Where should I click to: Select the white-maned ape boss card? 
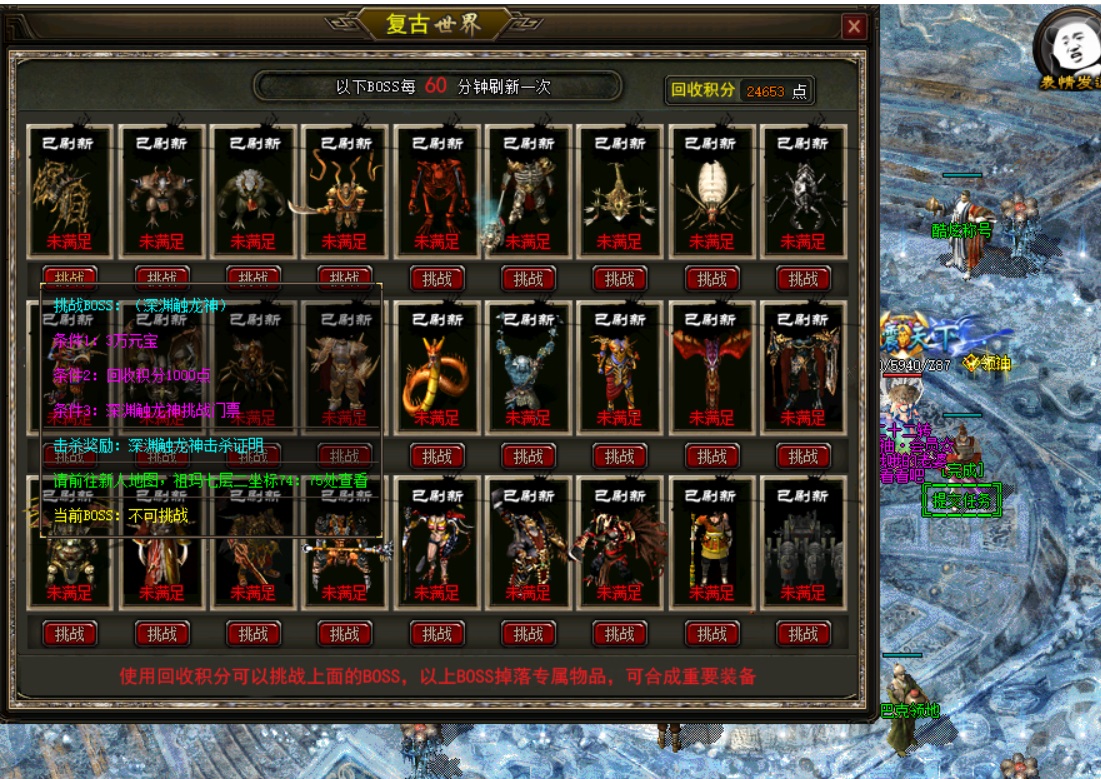(253, 192)
